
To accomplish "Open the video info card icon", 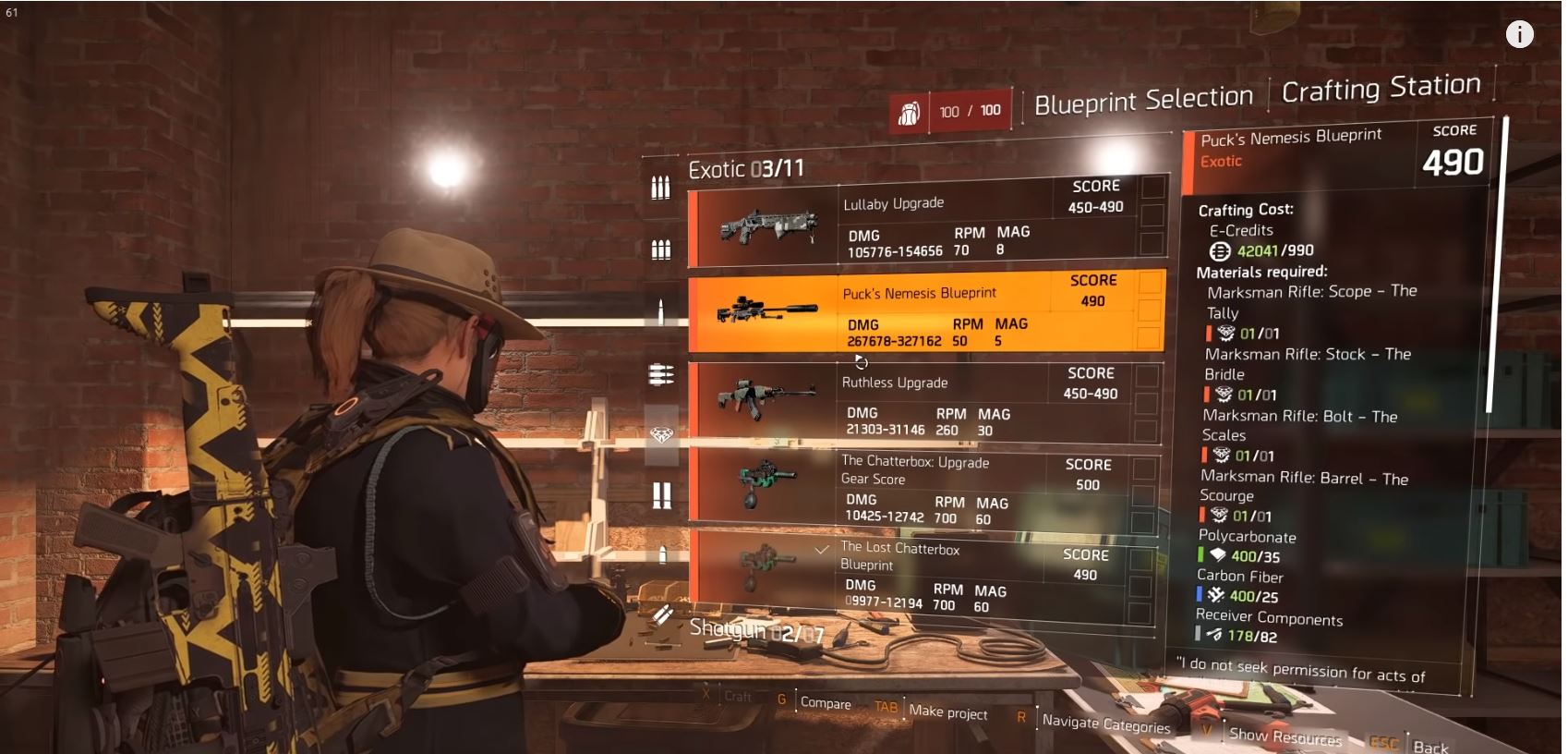I will coord(1519,34).
